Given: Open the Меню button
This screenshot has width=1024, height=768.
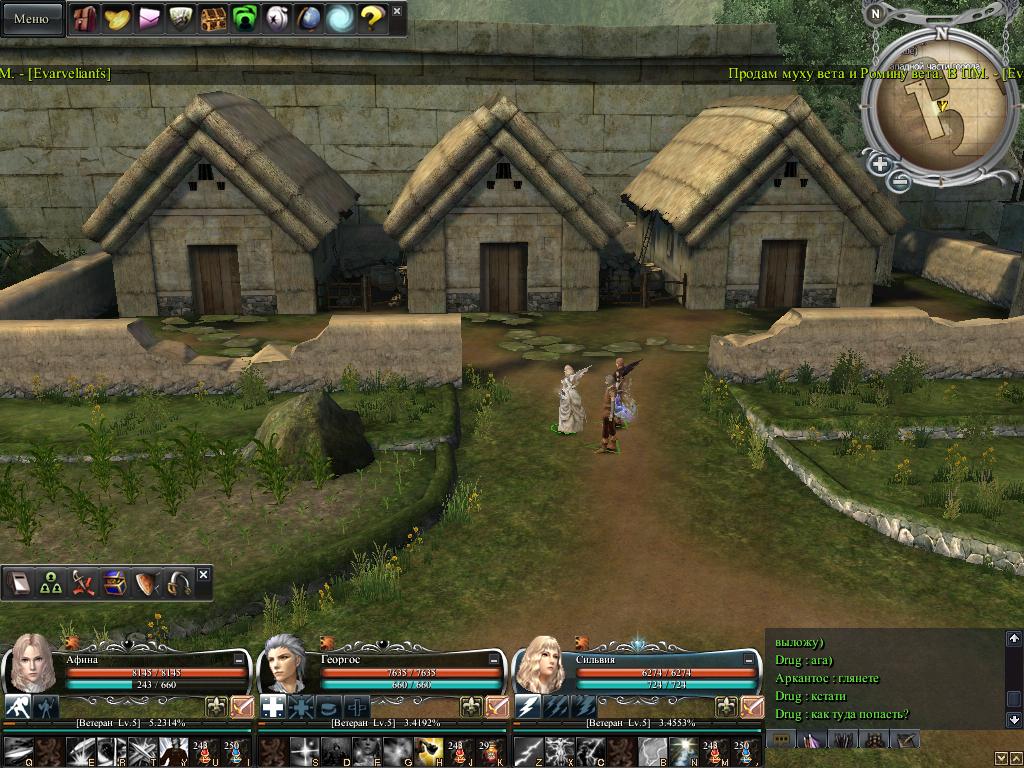Looking at the screenshot, I should click(31, 18).
